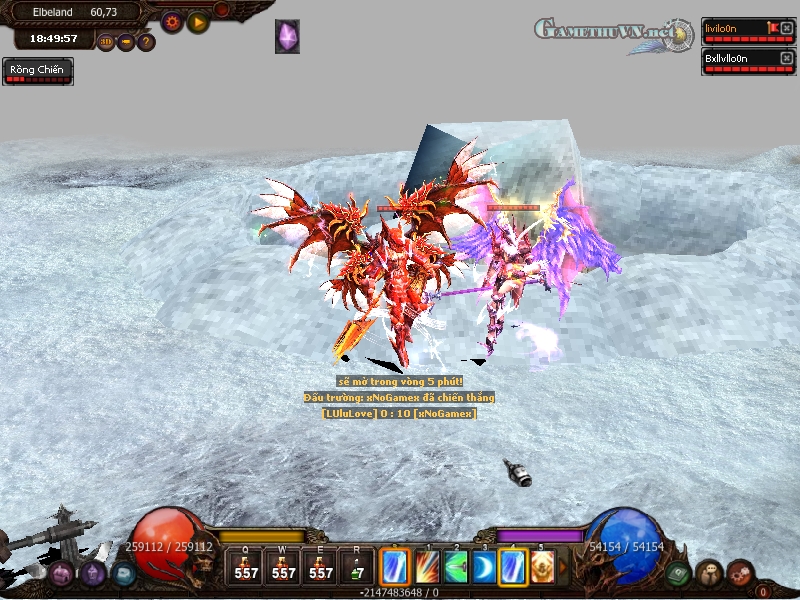The image size is (800, 600).
Task: Open the green book menu icon
Action: [x=681, y=573]
